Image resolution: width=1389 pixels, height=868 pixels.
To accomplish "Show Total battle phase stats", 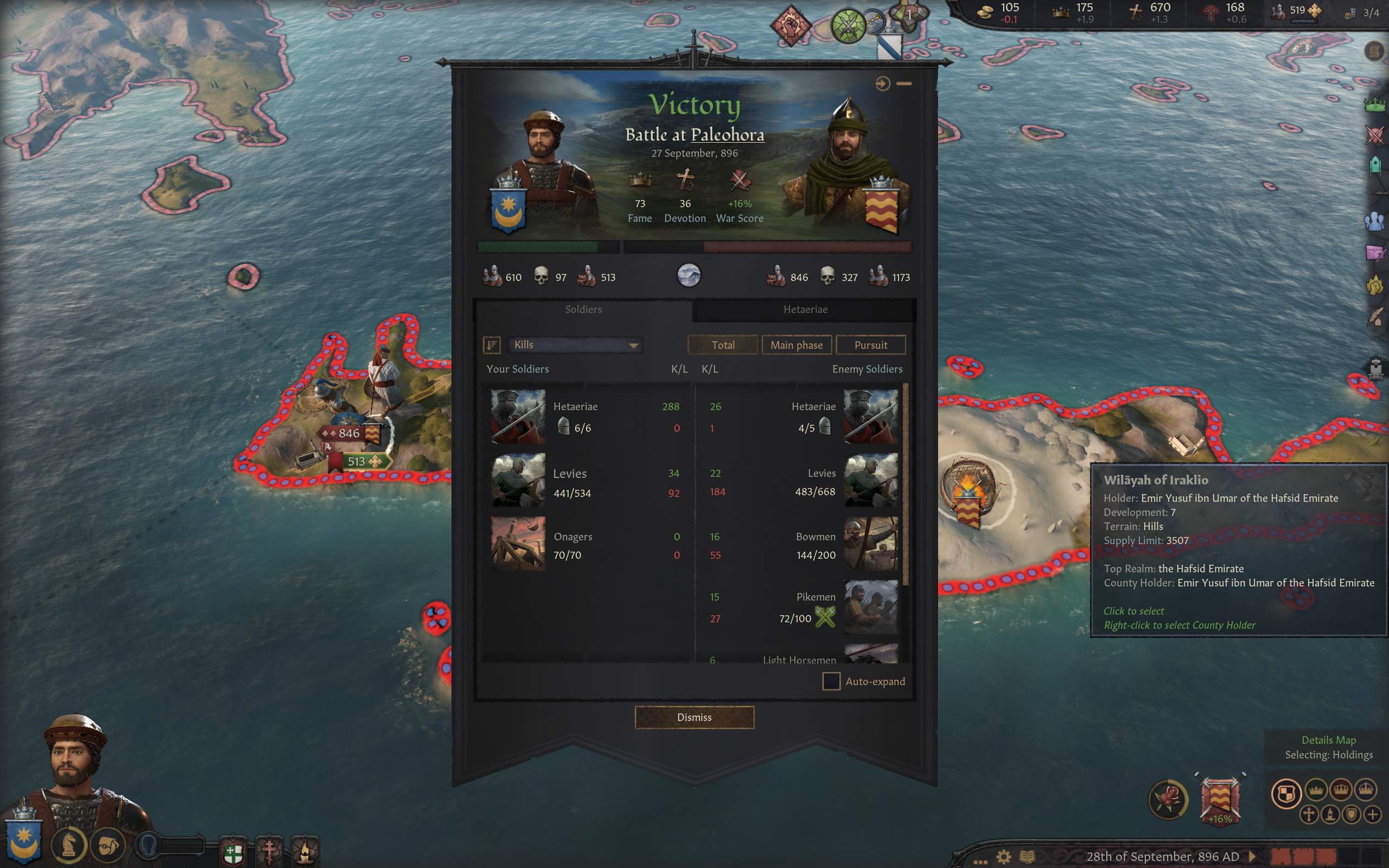I will (x=723, y=345).
